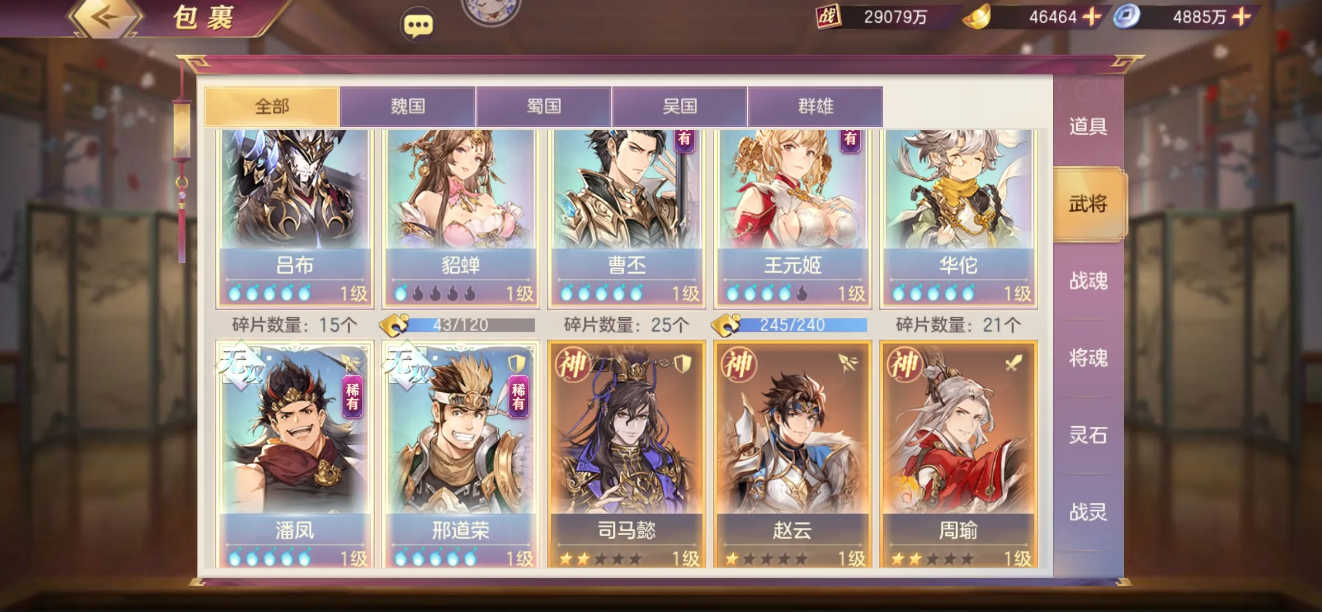The width and height of the screenshot is (1322, 612).
Task: Add gold ingots with plus button
Action: click(x=1092, y=16)
